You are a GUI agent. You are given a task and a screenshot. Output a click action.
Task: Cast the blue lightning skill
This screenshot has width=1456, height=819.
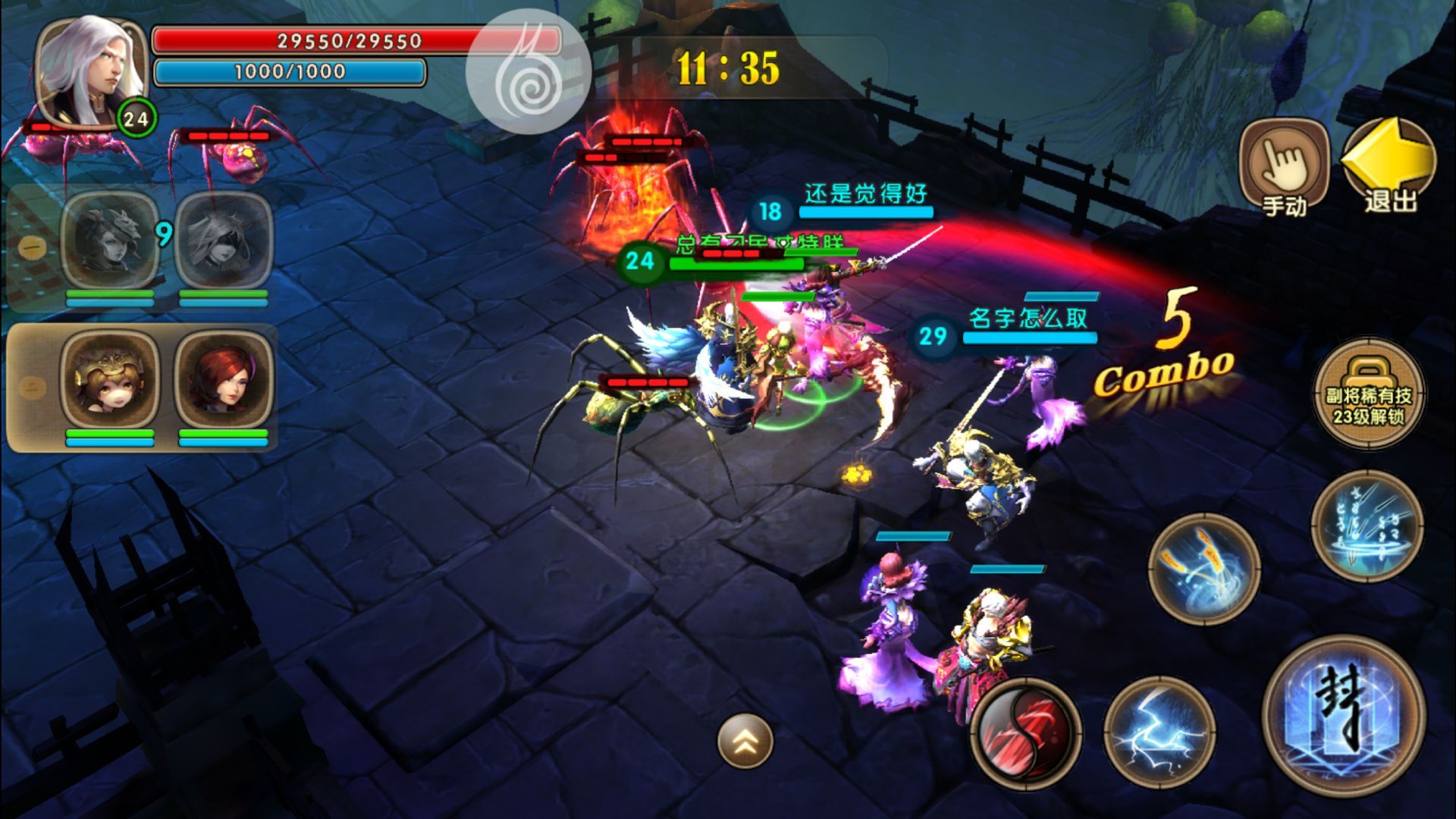1159,733
